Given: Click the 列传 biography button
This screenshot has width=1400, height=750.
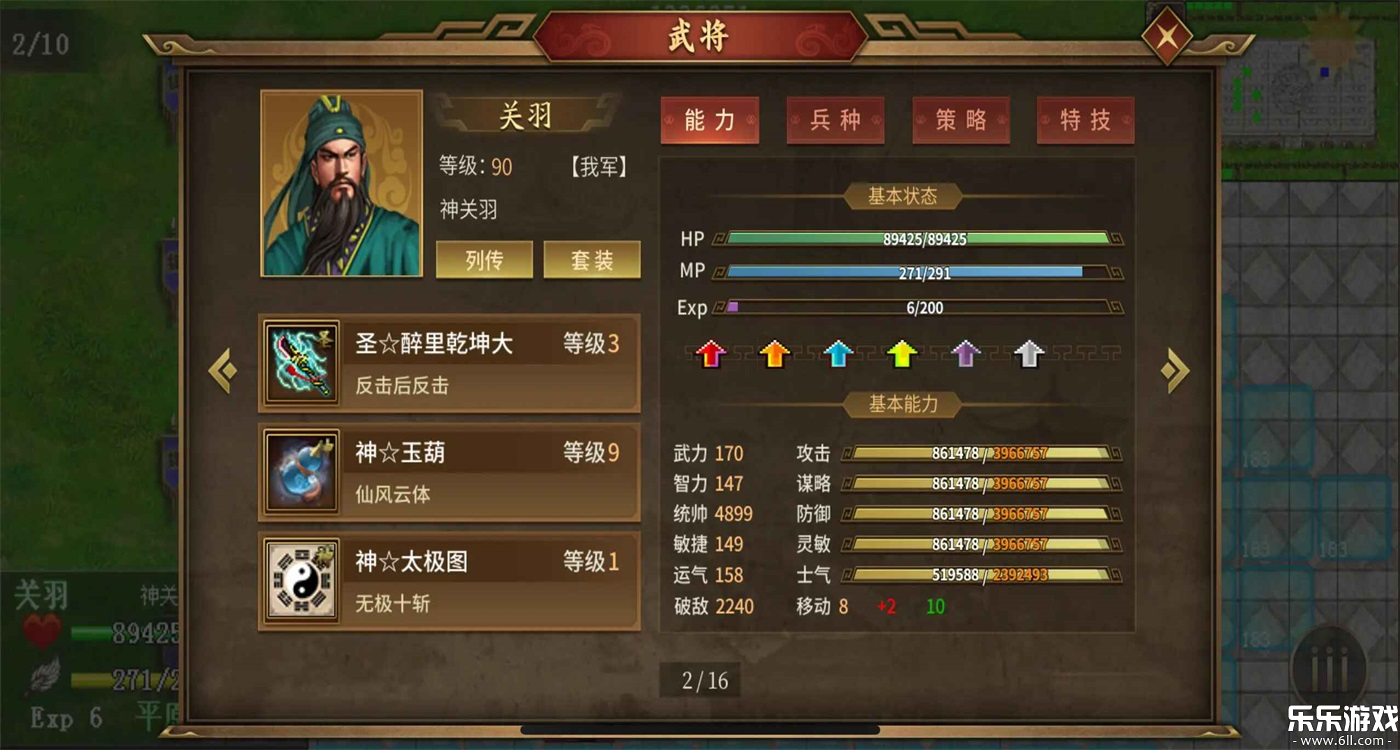Looking at the screenshot, I should (484, 259).
